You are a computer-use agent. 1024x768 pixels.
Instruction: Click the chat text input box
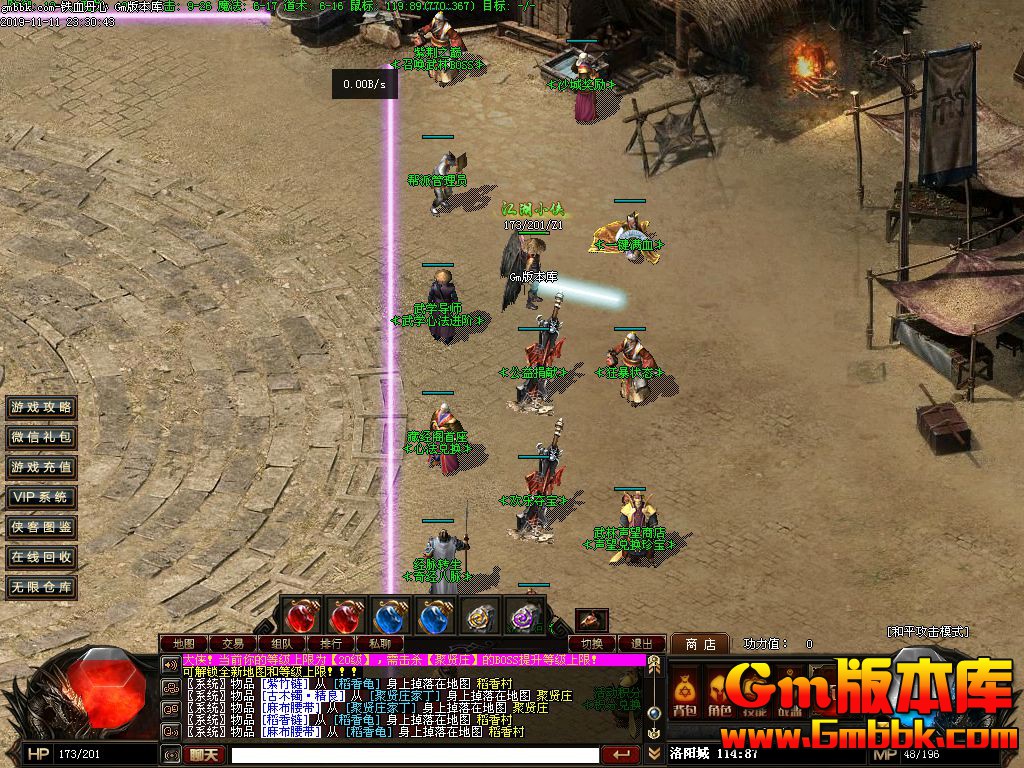coord(415,755)
